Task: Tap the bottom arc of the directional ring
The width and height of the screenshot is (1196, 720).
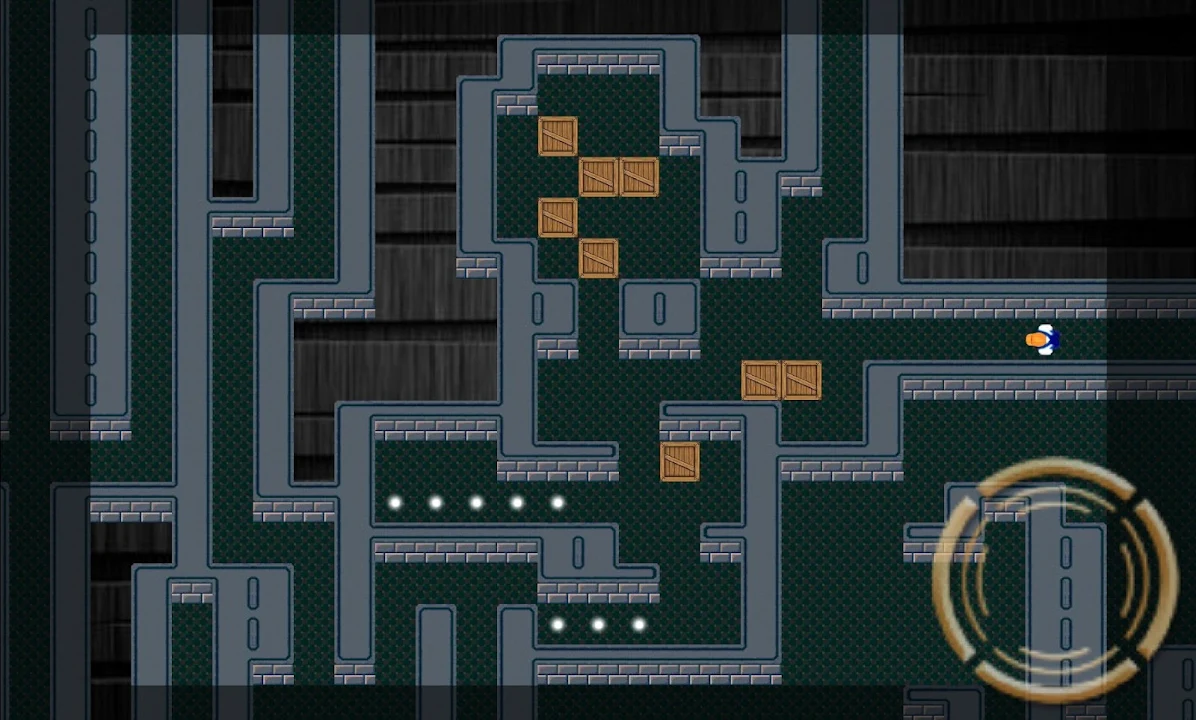Action: [1054, 688]
